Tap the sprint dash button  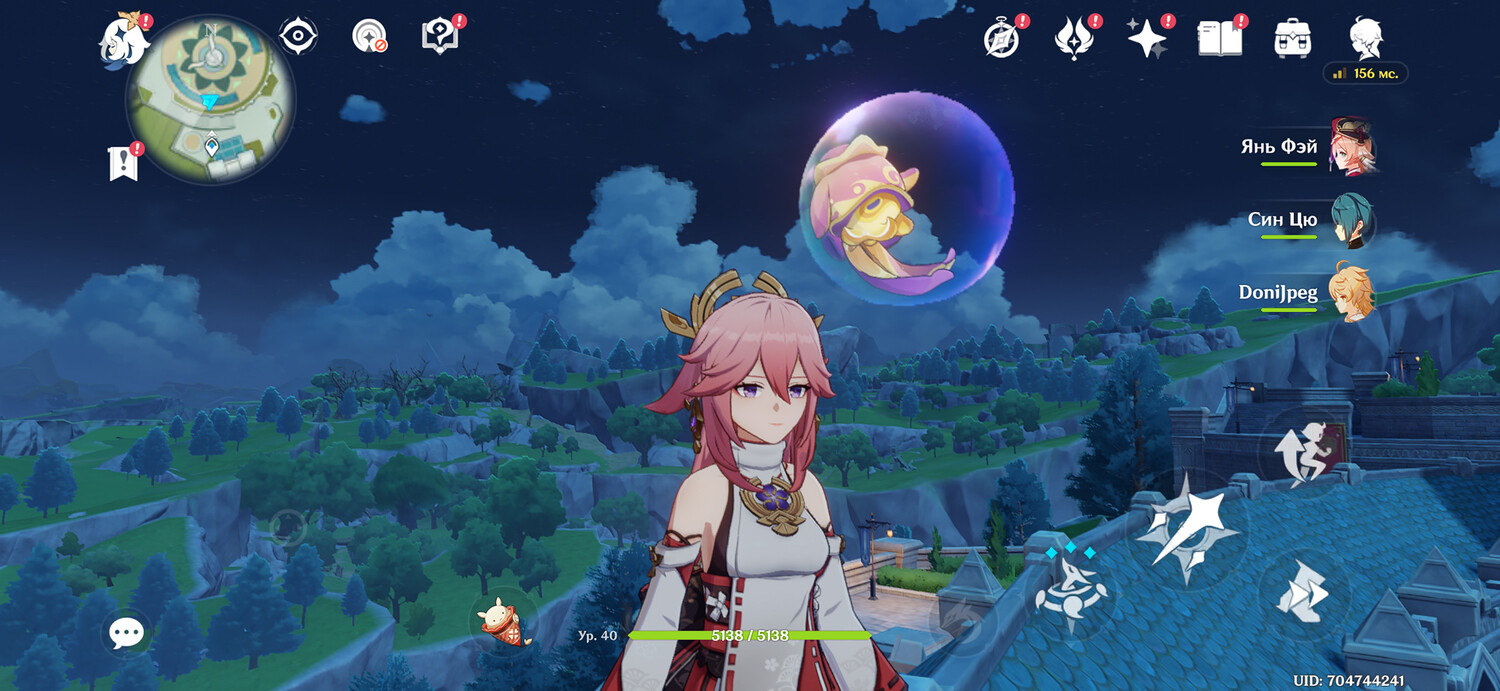tap(1303, 591)
